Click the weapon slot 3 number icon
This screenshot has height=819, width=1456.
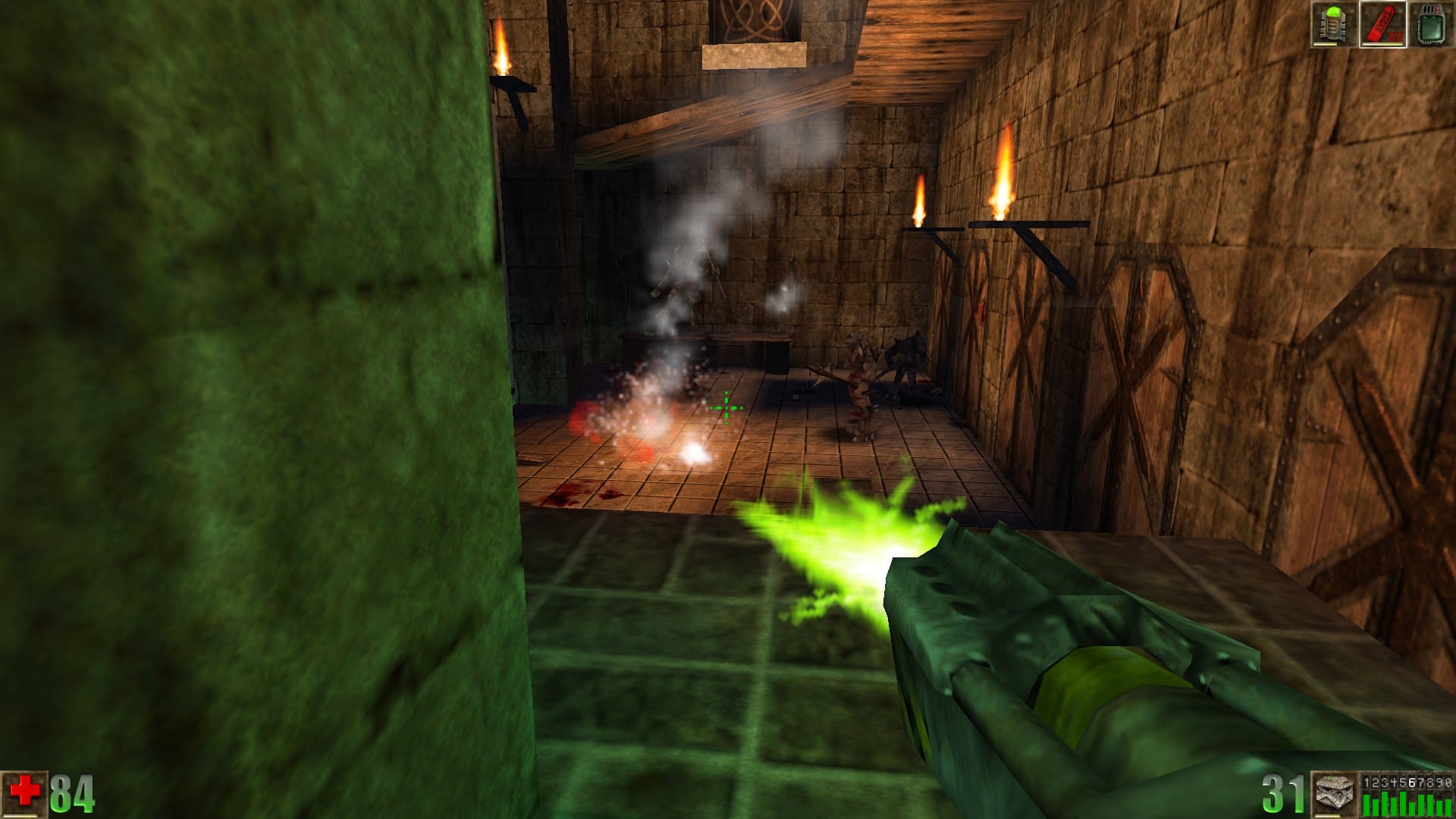click(x=1384, y=782)
